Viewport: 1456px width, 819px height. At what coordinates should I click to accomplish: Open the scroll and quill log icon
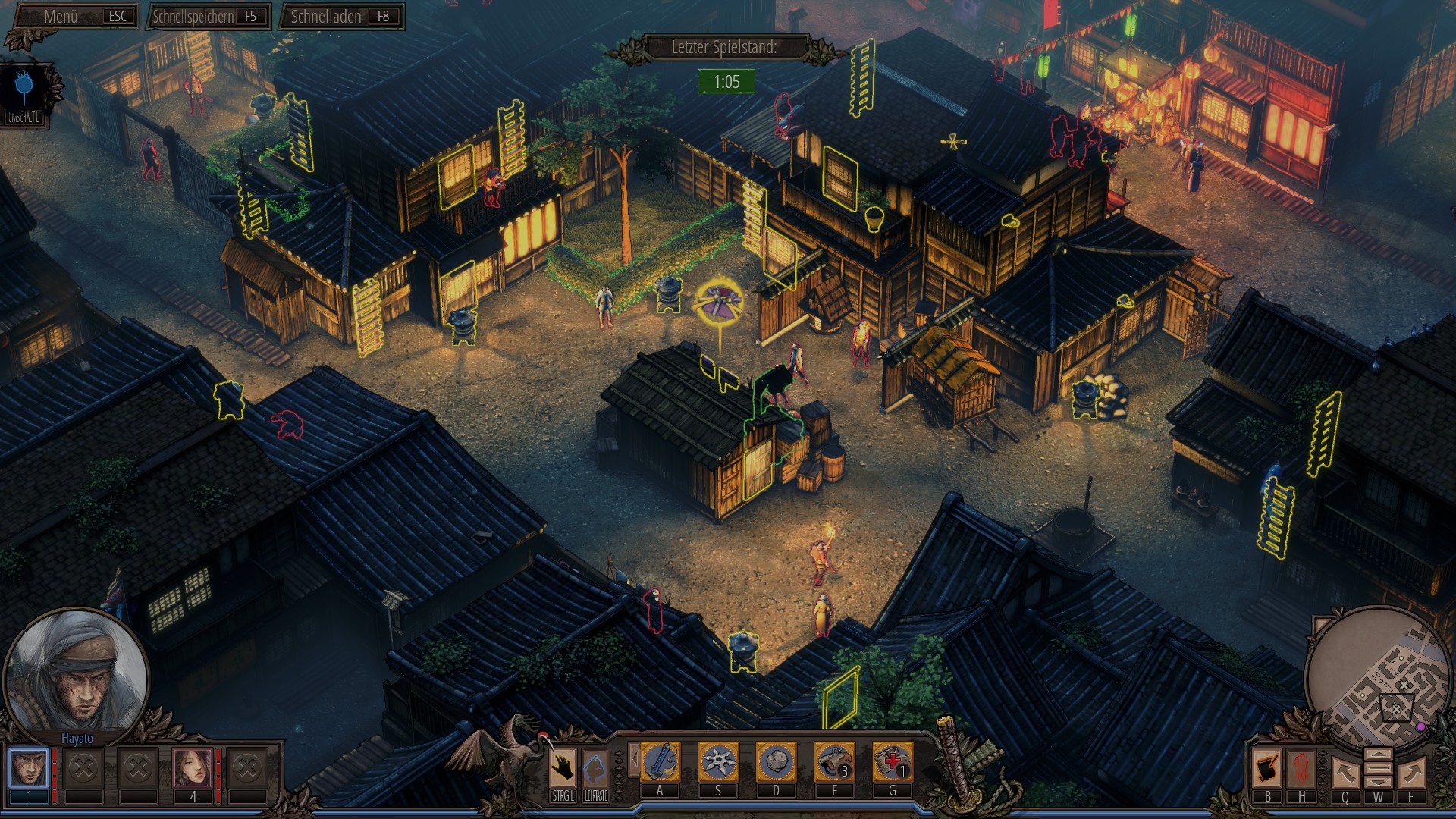pos(1267,768)
